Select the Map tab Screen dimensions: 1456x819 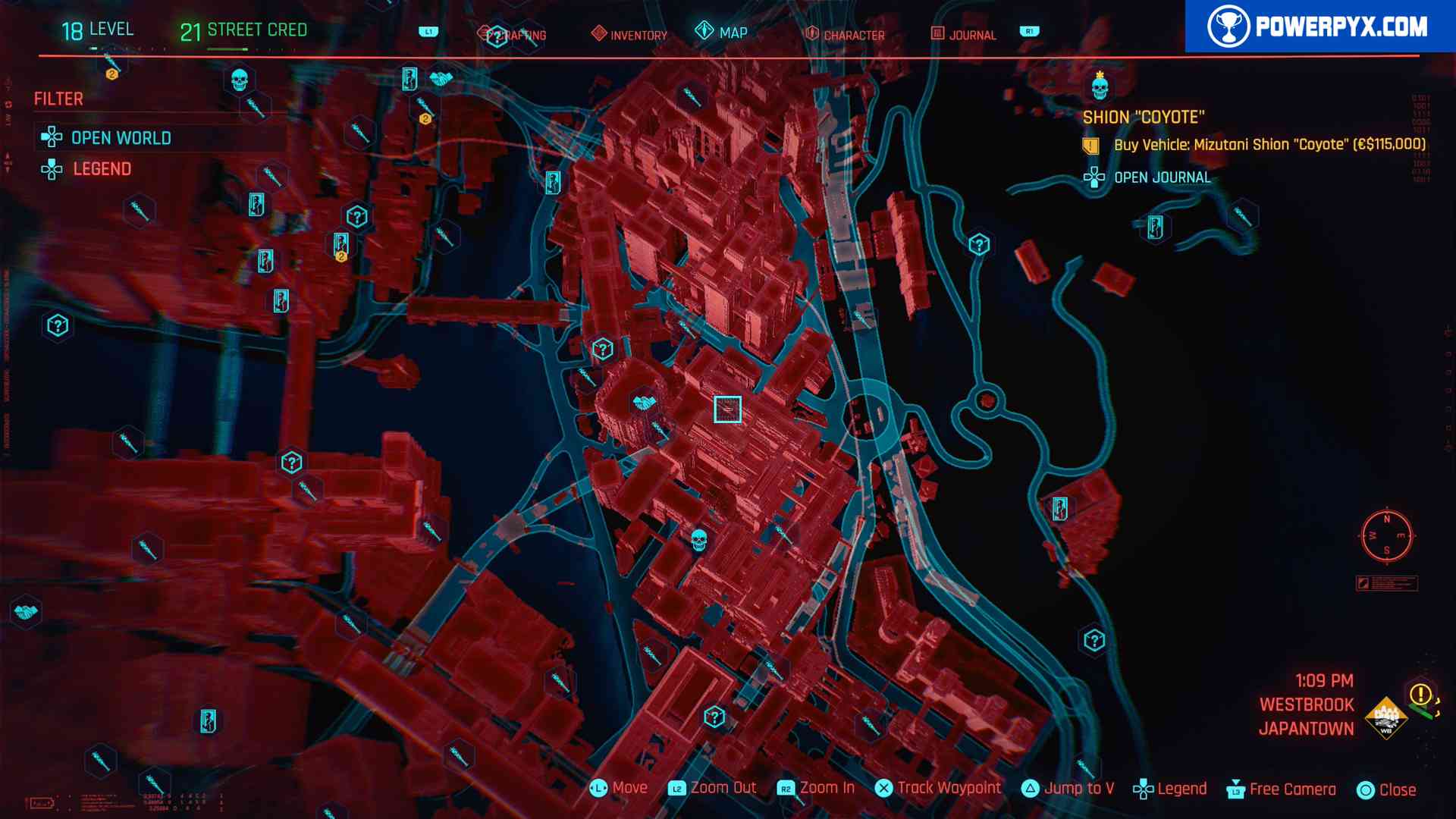point(722,33)
